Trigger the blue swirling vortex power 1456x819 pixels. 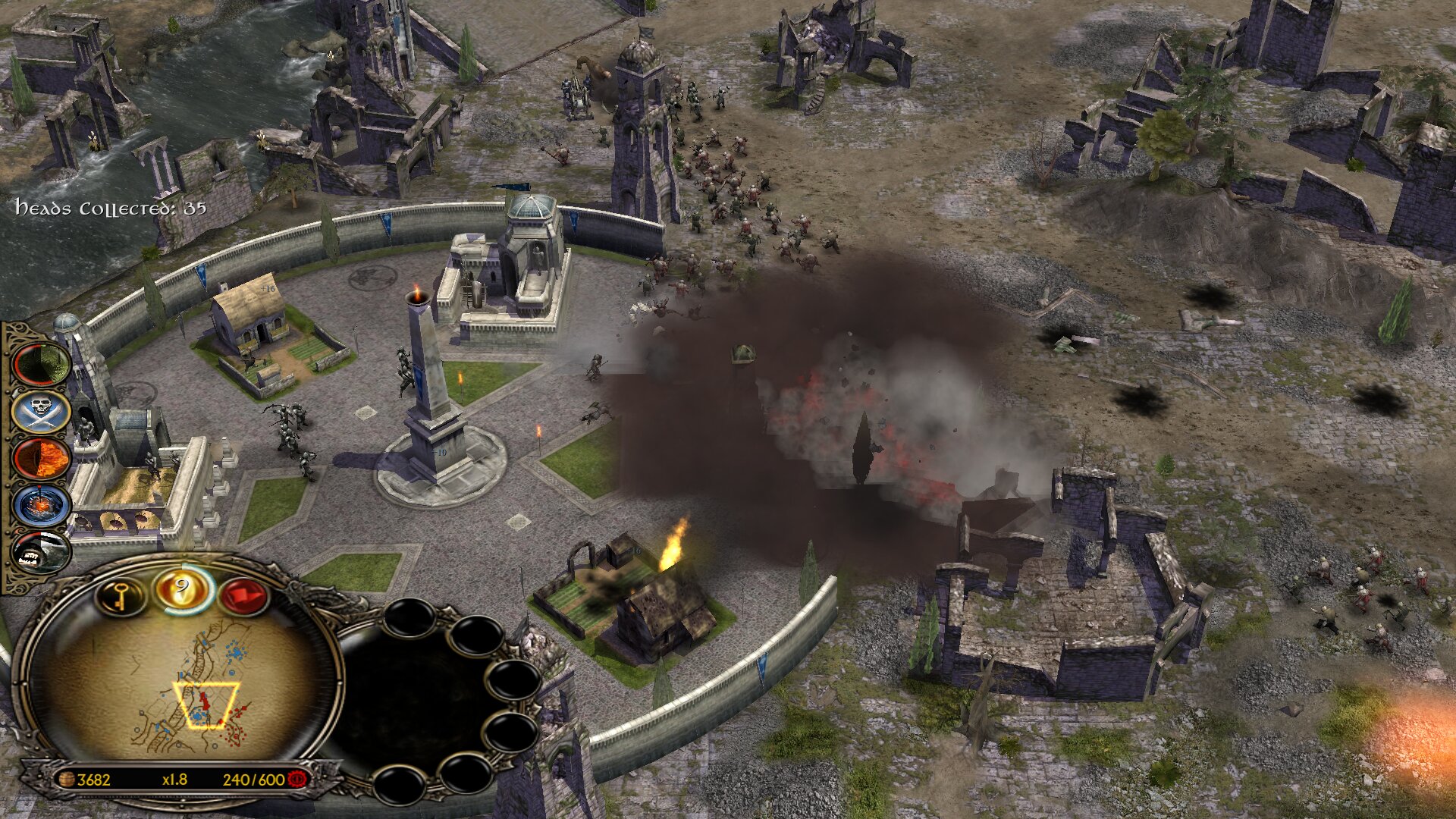pos(42,506)
